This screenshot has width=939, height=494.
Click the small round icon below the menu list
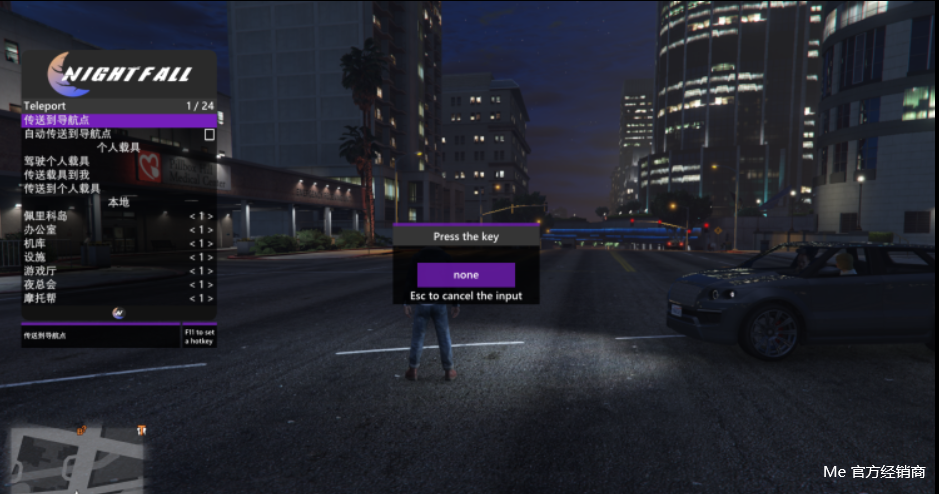click(119, 312)
